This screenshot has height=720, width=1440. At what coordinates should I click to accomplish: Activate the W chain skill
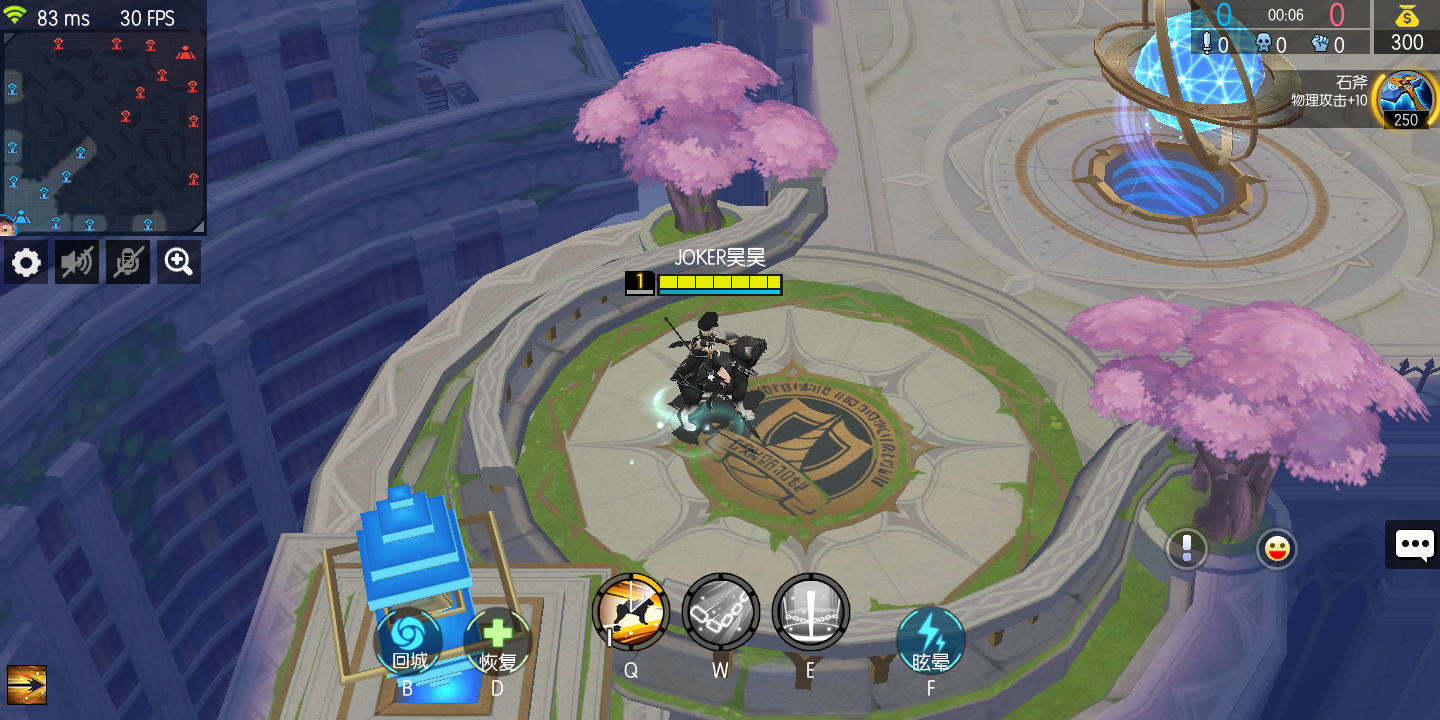(x=720, y=612)
